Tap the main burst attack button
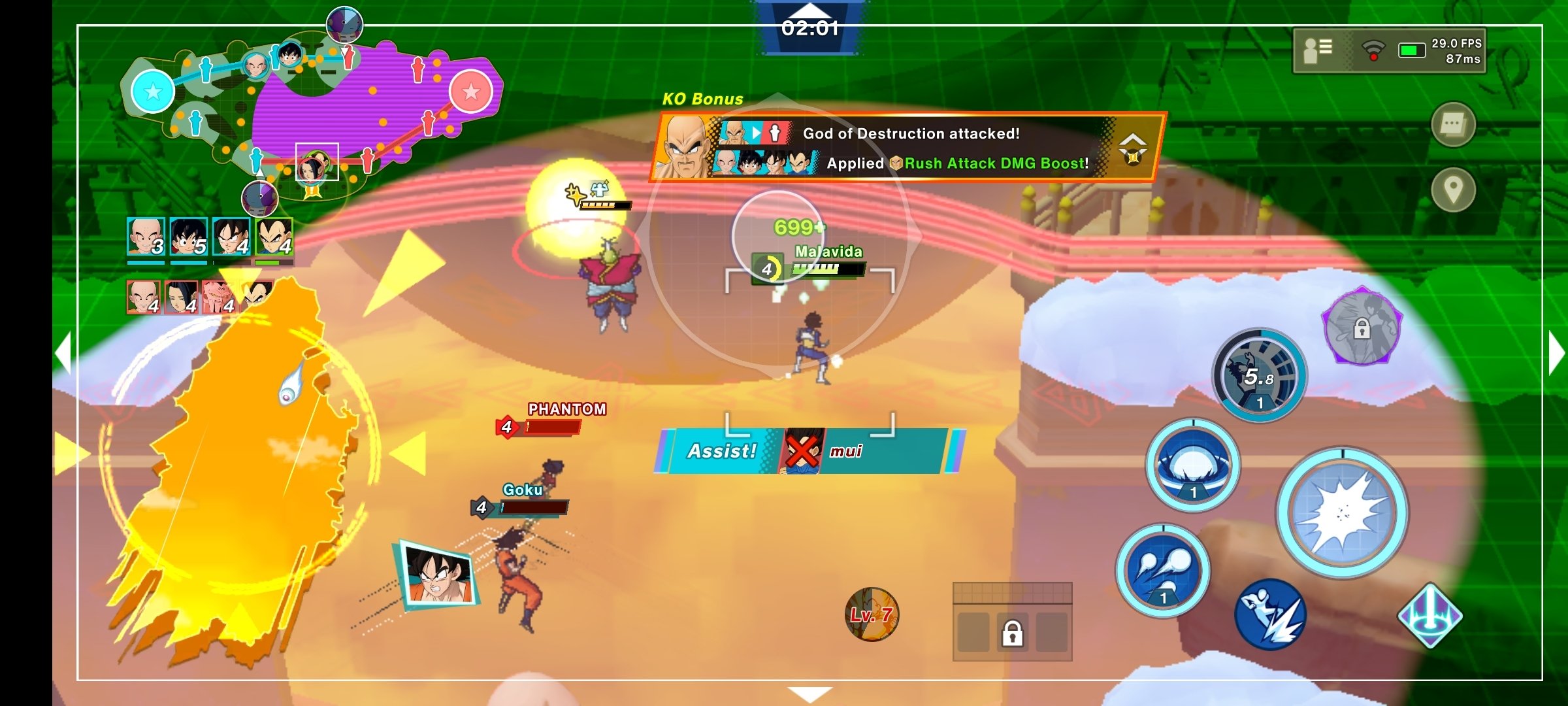1568x706 pixels. pyautogui.click(x=1342, y=513)
